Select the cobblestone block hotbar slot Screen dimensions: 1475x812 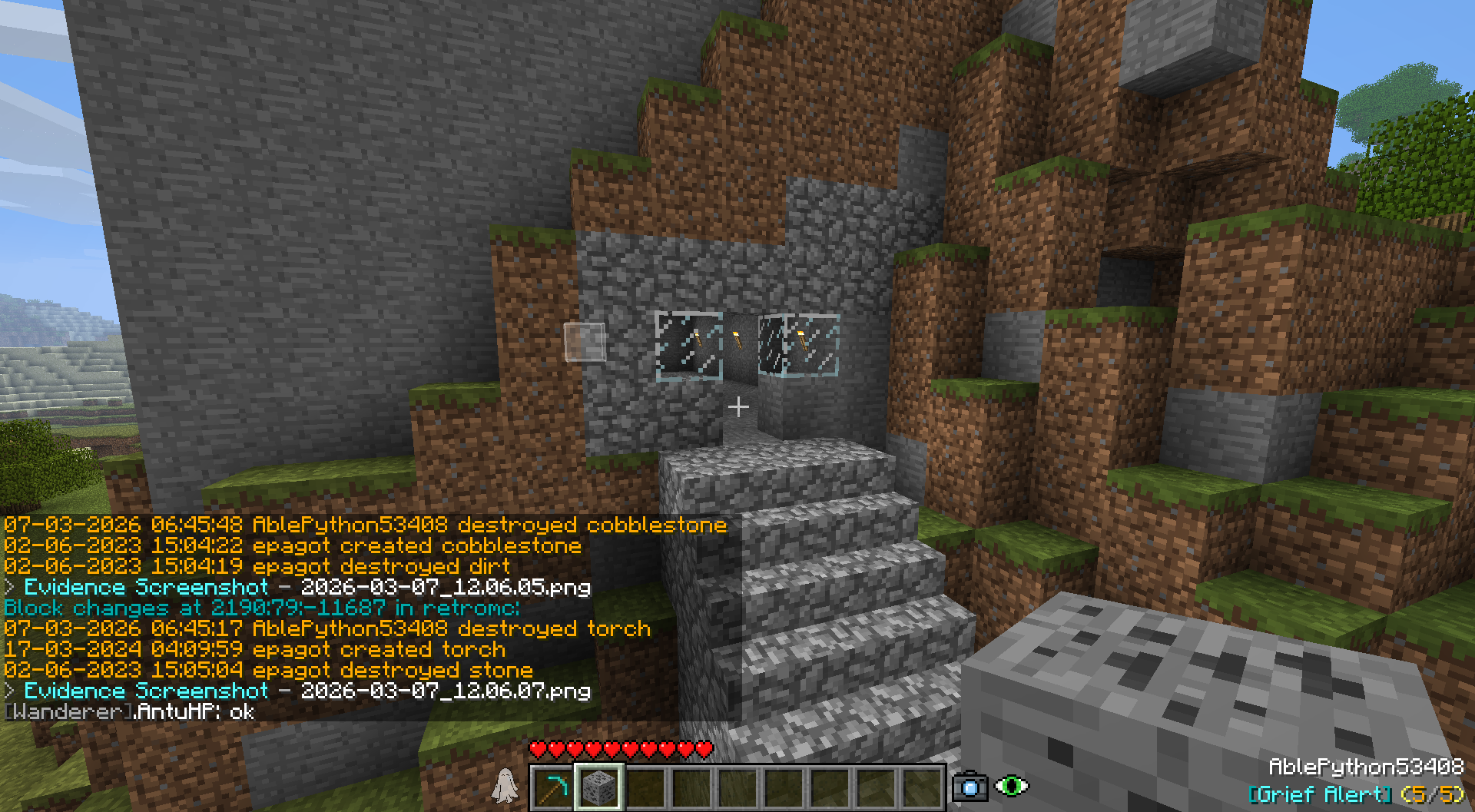598,787
